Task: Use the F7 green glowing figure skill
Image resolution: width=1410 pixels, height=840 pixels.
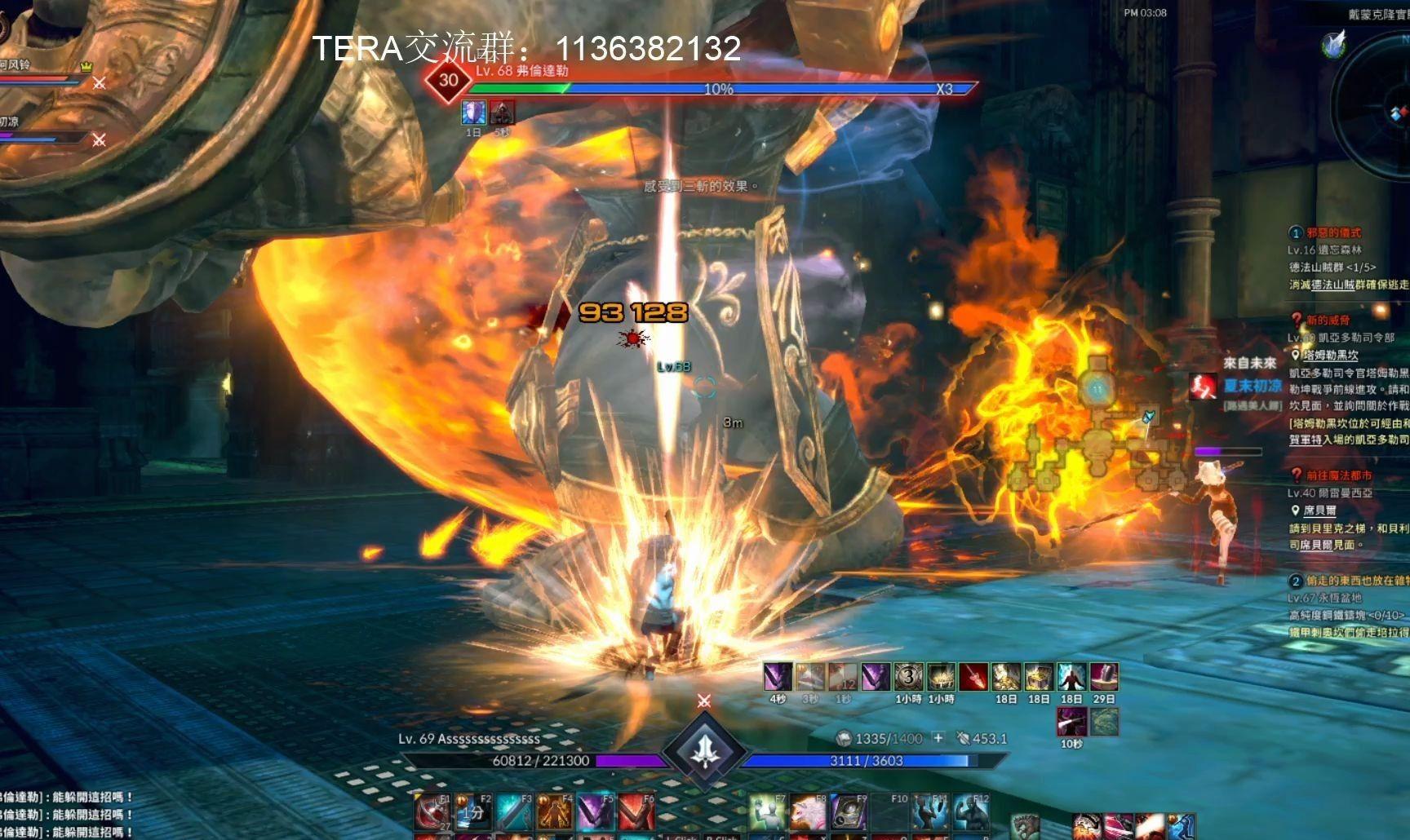Action: 767,812
